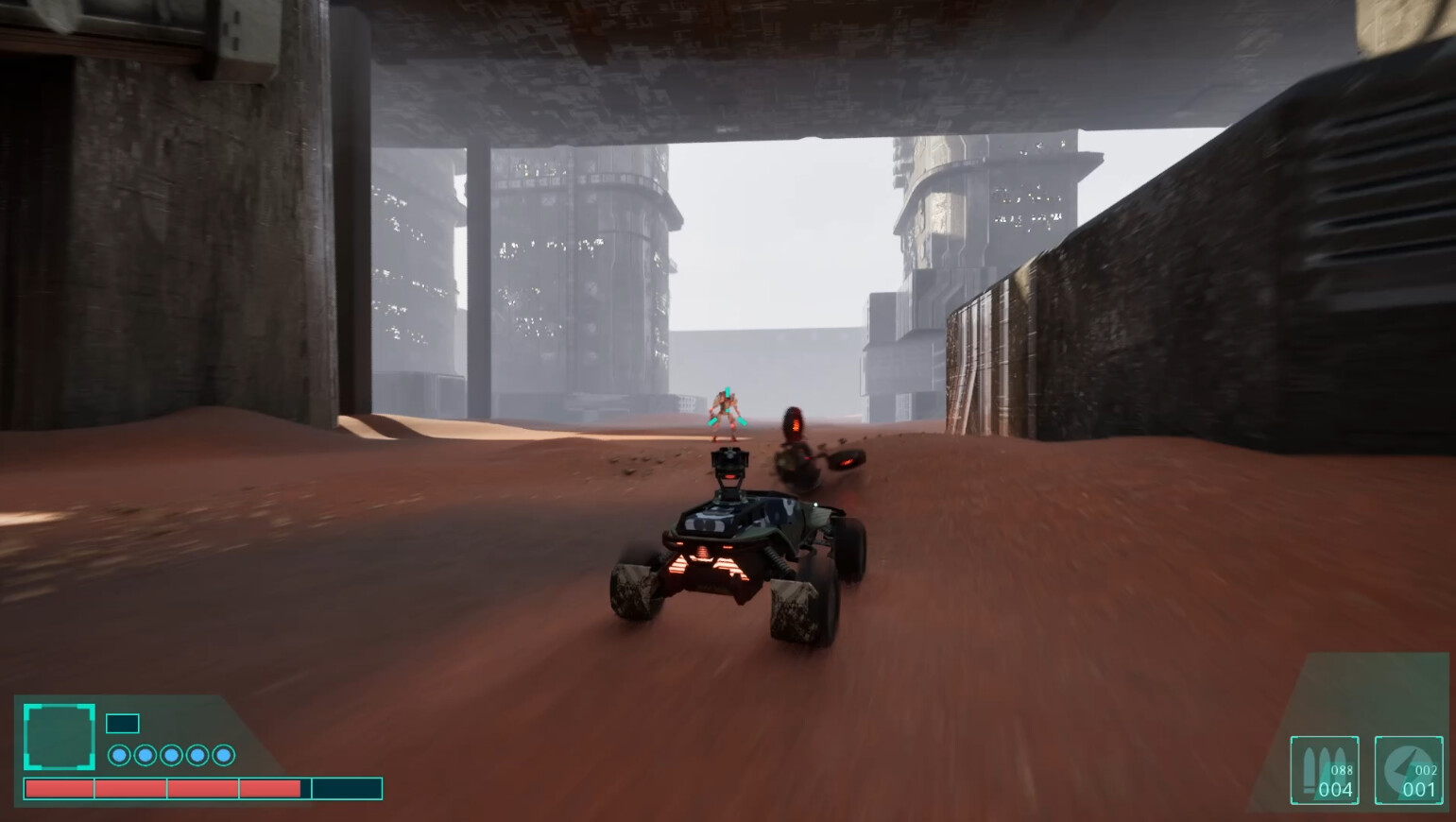1456x822 pixels.
Task: Toggle the fourth blue ability indicator
Action: point(197,756)
